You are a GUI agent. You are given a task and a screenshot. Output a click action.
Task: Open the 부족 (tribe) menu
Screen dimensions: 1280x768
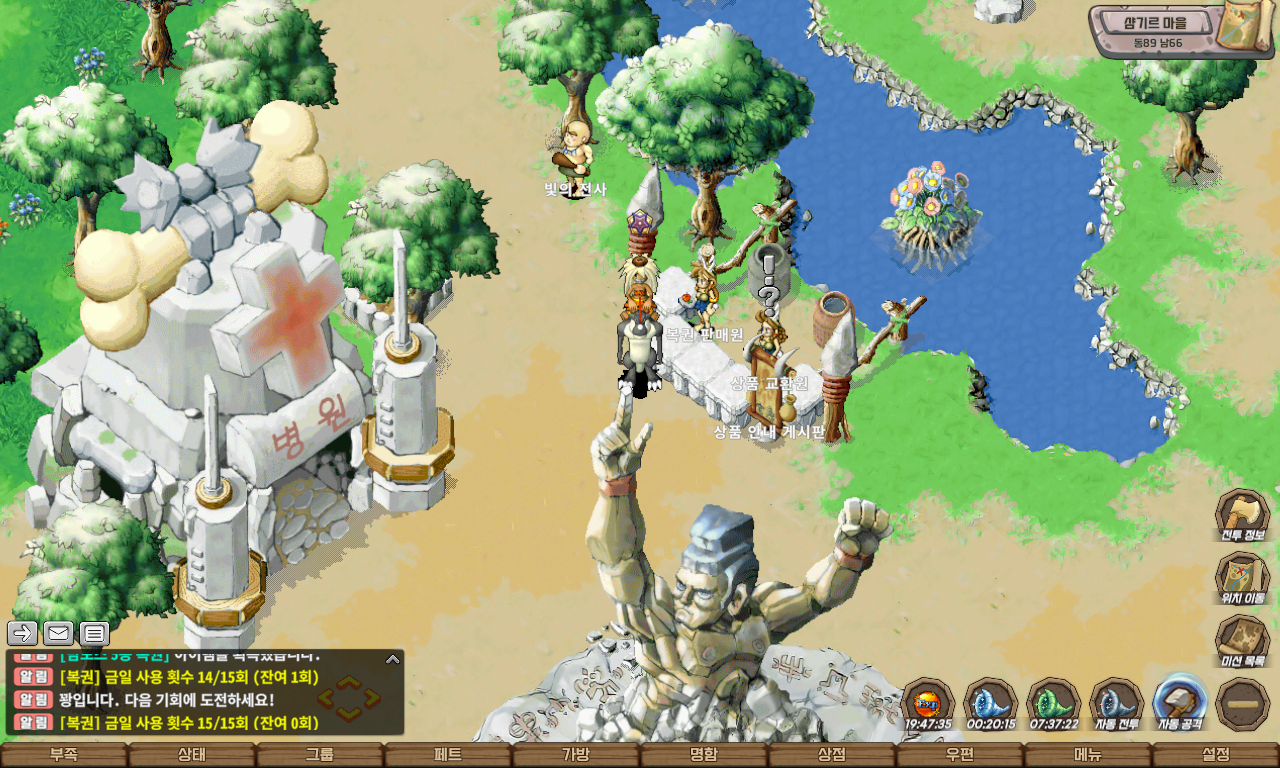tap(64, 755)
